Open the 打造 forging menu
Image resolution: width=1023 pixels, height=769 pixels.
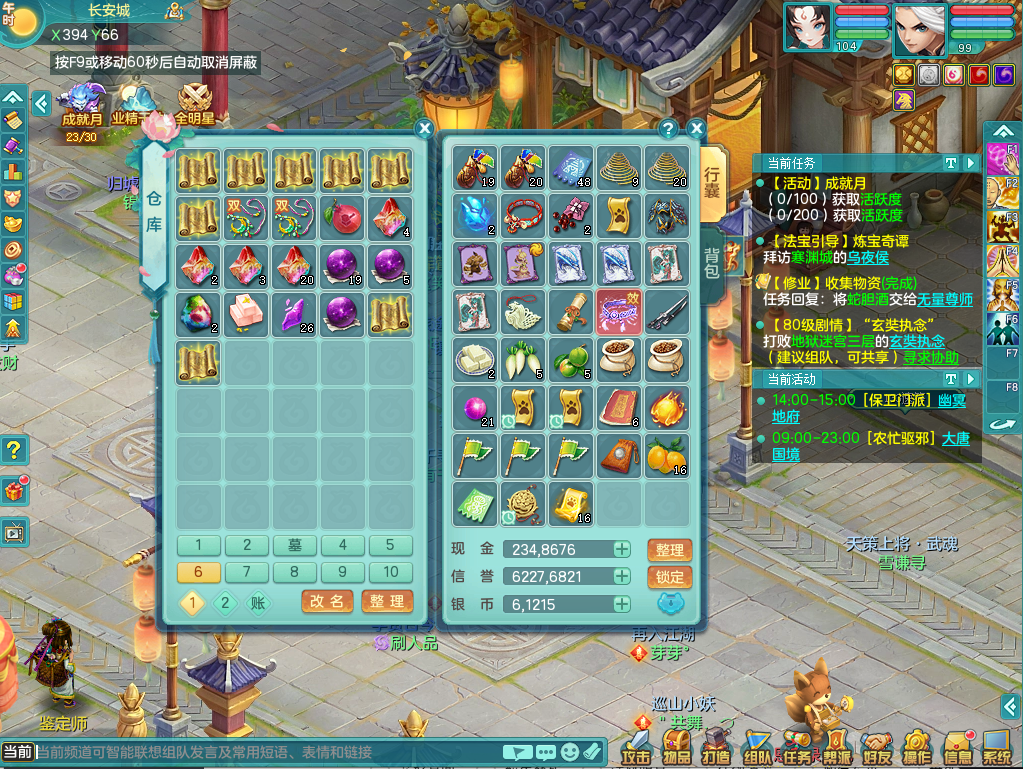click(x=717, y=746)
